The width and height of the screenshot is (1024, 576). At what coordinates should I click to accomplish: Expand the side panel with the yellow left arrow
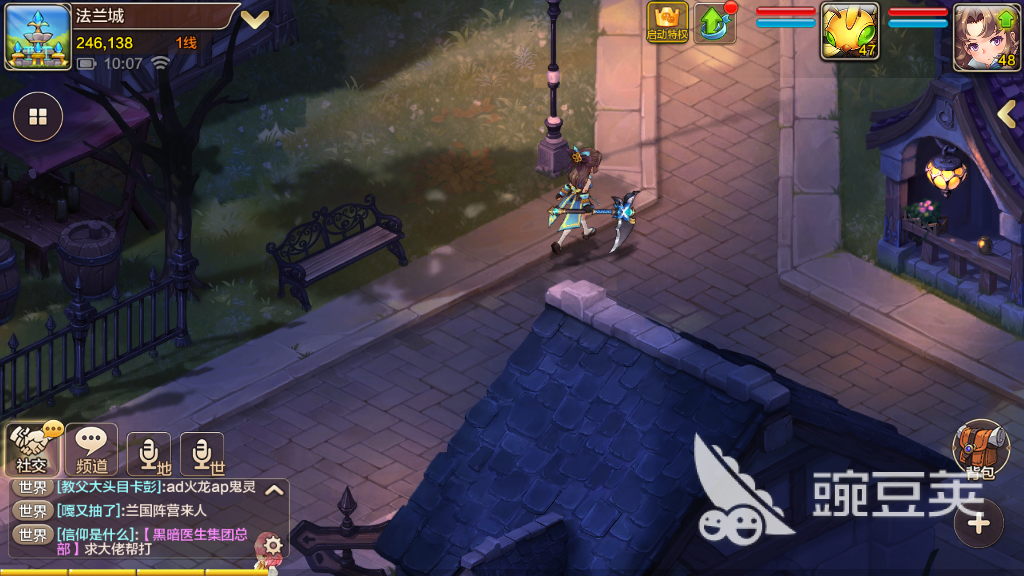click(x=1007, y=115)
